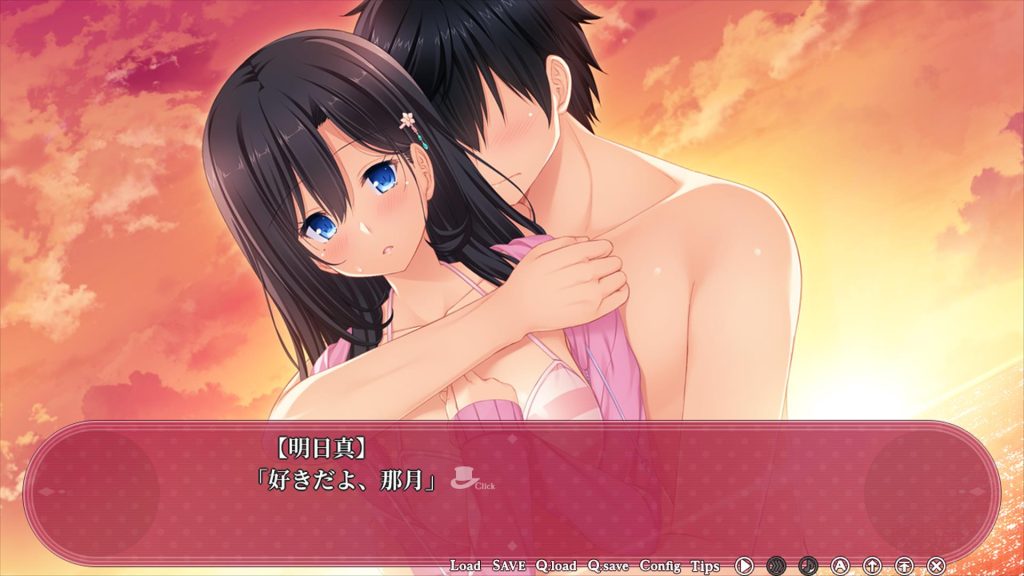The height and width of the screenshot is (576, 1024).
Task: Advance dialogue via the top hat Click indicator
Action: (463, 479)
